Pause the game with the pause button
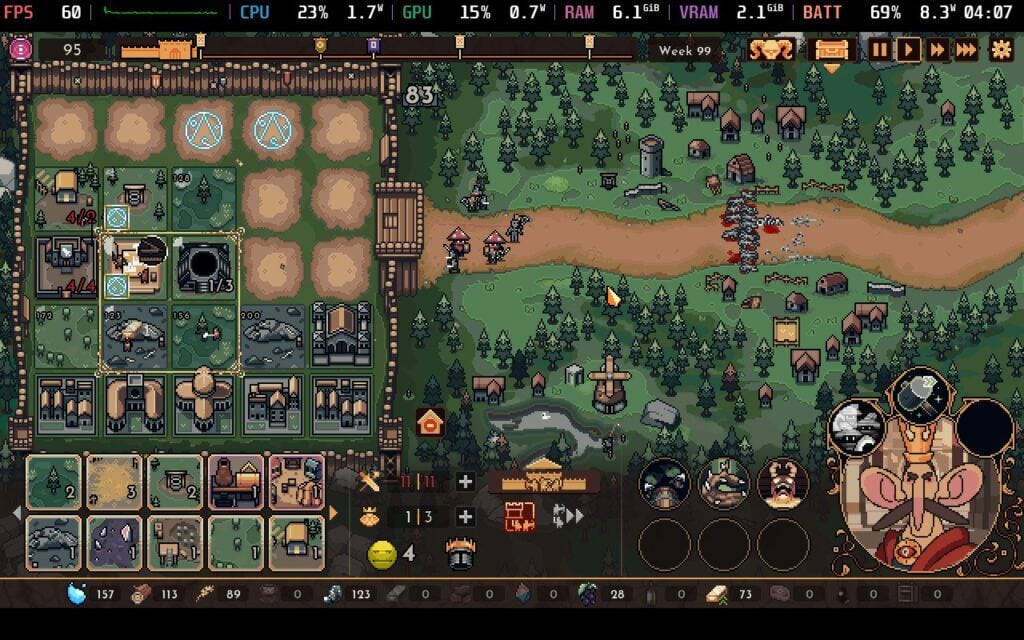 [879, 49]
